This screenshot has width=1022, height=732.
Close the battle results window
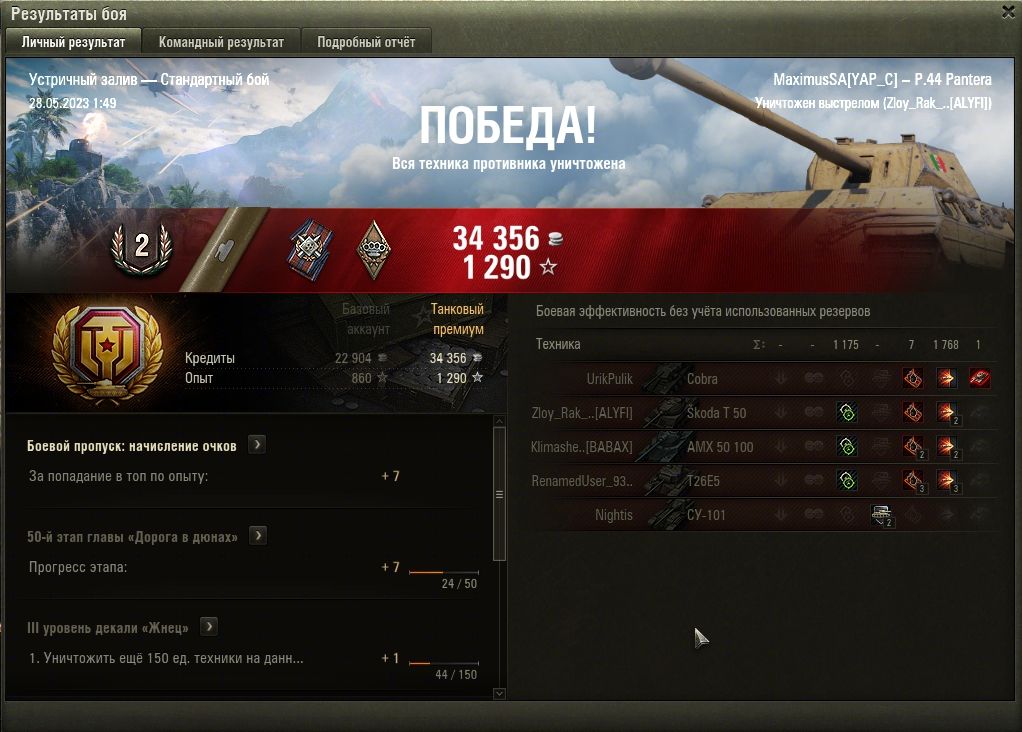[x=1008, y=12]
